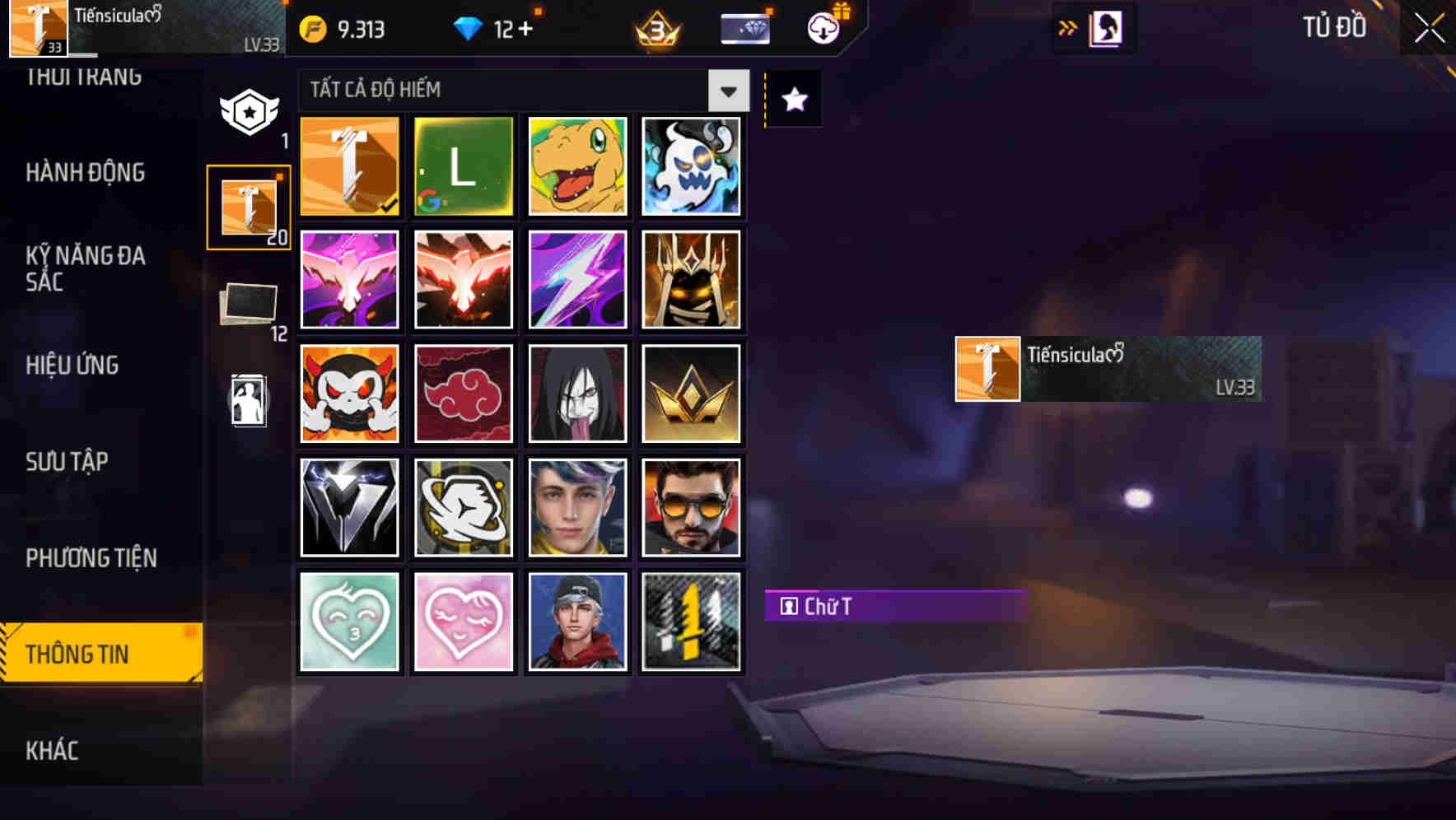Select the pose category icon
The image size is (1456, 820).
click(247, 402)
